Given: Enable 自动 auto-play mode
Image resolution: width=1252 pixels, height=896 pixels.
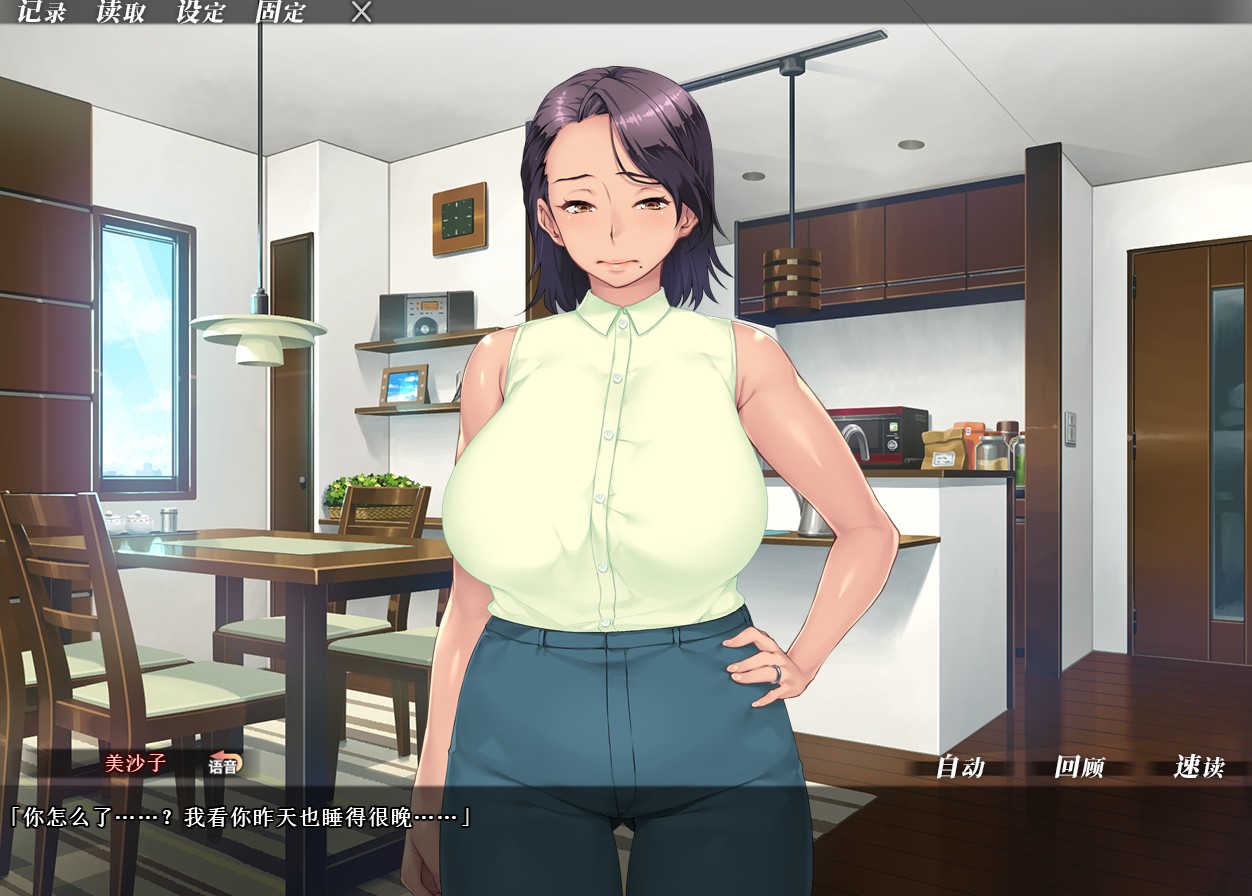Looking at the screenshot, I should pyautogui.click(x=960, y=767).
